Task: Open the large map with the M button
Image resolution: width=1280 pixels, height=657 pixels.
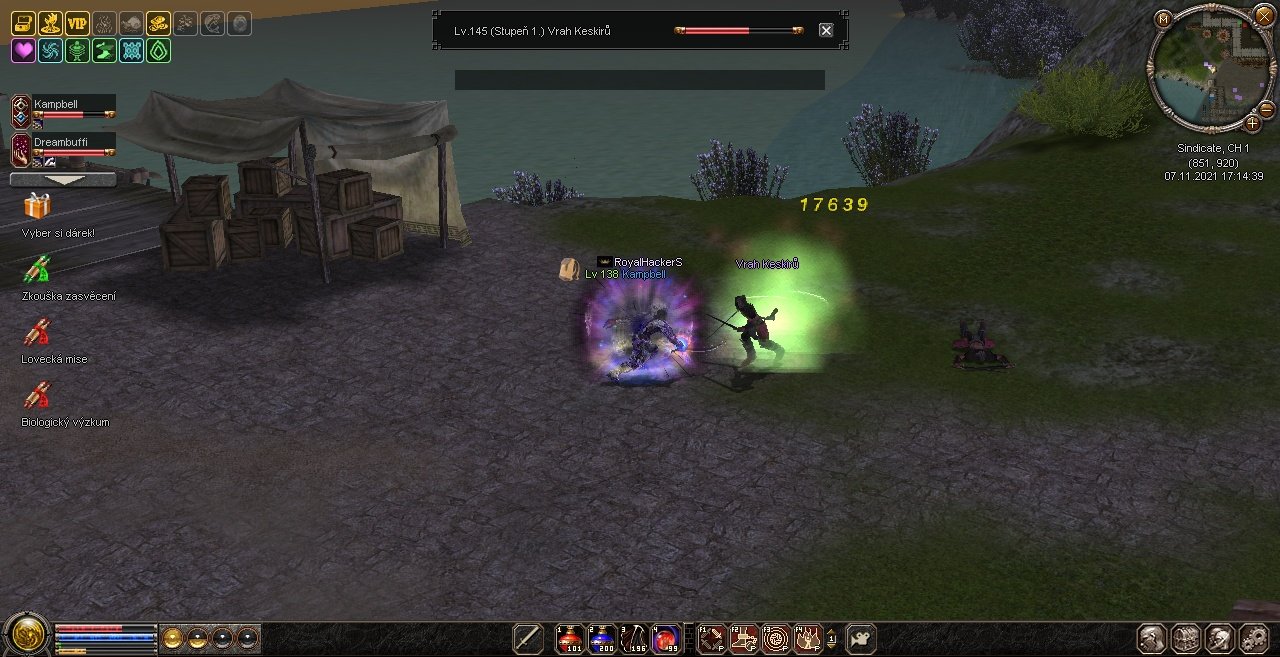Action: [x=1163, y=19]
